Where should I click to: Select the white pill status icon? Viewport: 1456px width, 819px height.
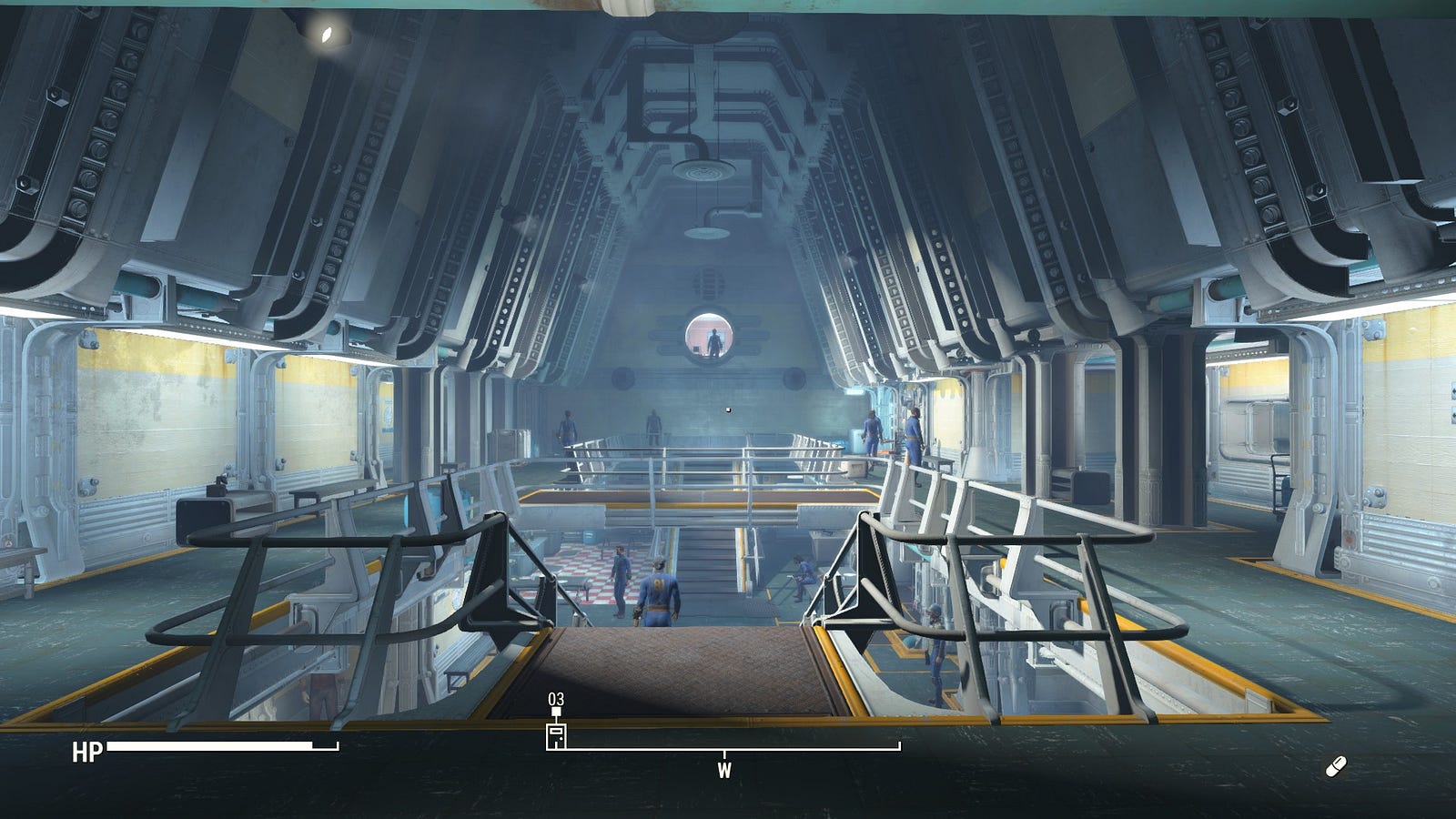click(x=1335, y=767)
